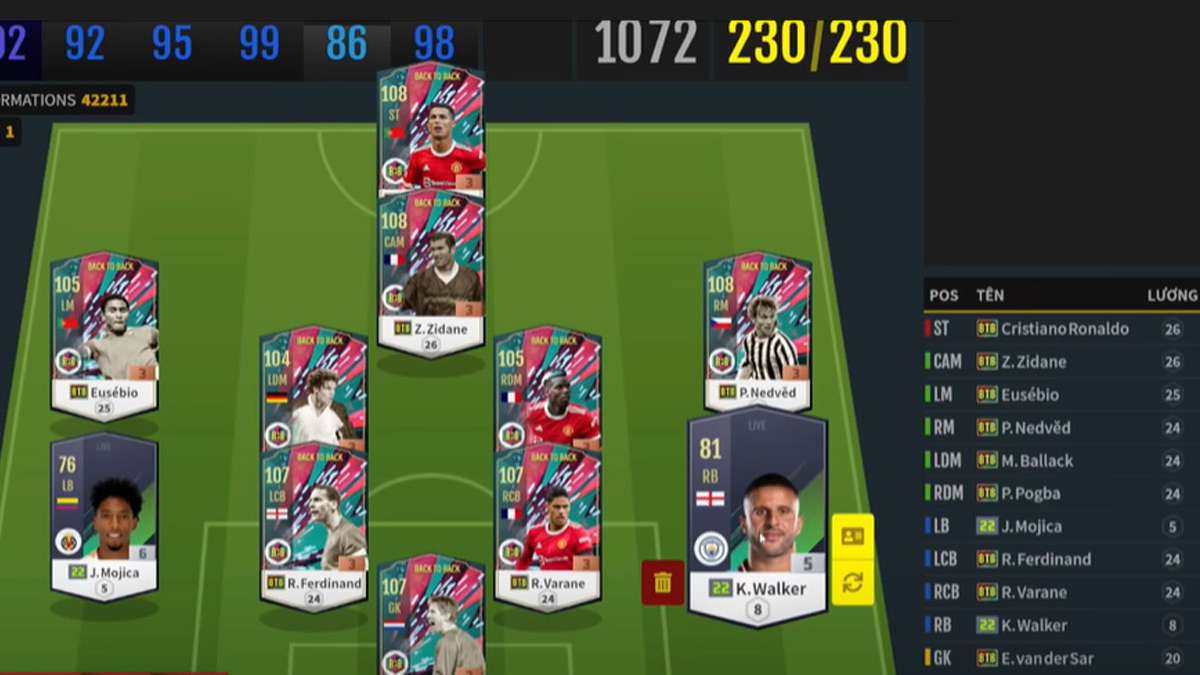Select the J. Mojica LB card

click(104, 515)
